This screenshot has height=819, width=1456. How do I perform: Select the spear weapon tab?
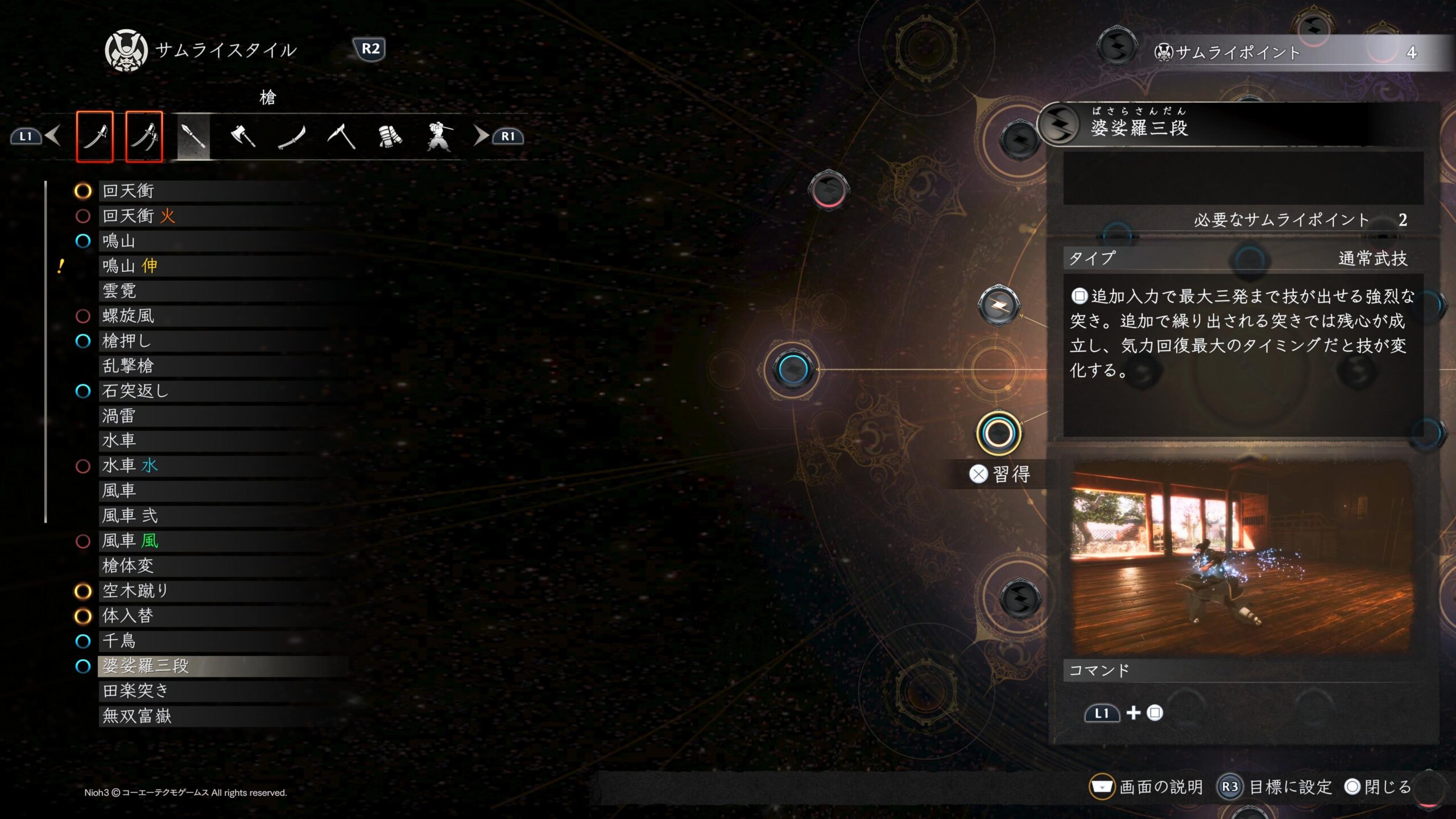[193, 136]
